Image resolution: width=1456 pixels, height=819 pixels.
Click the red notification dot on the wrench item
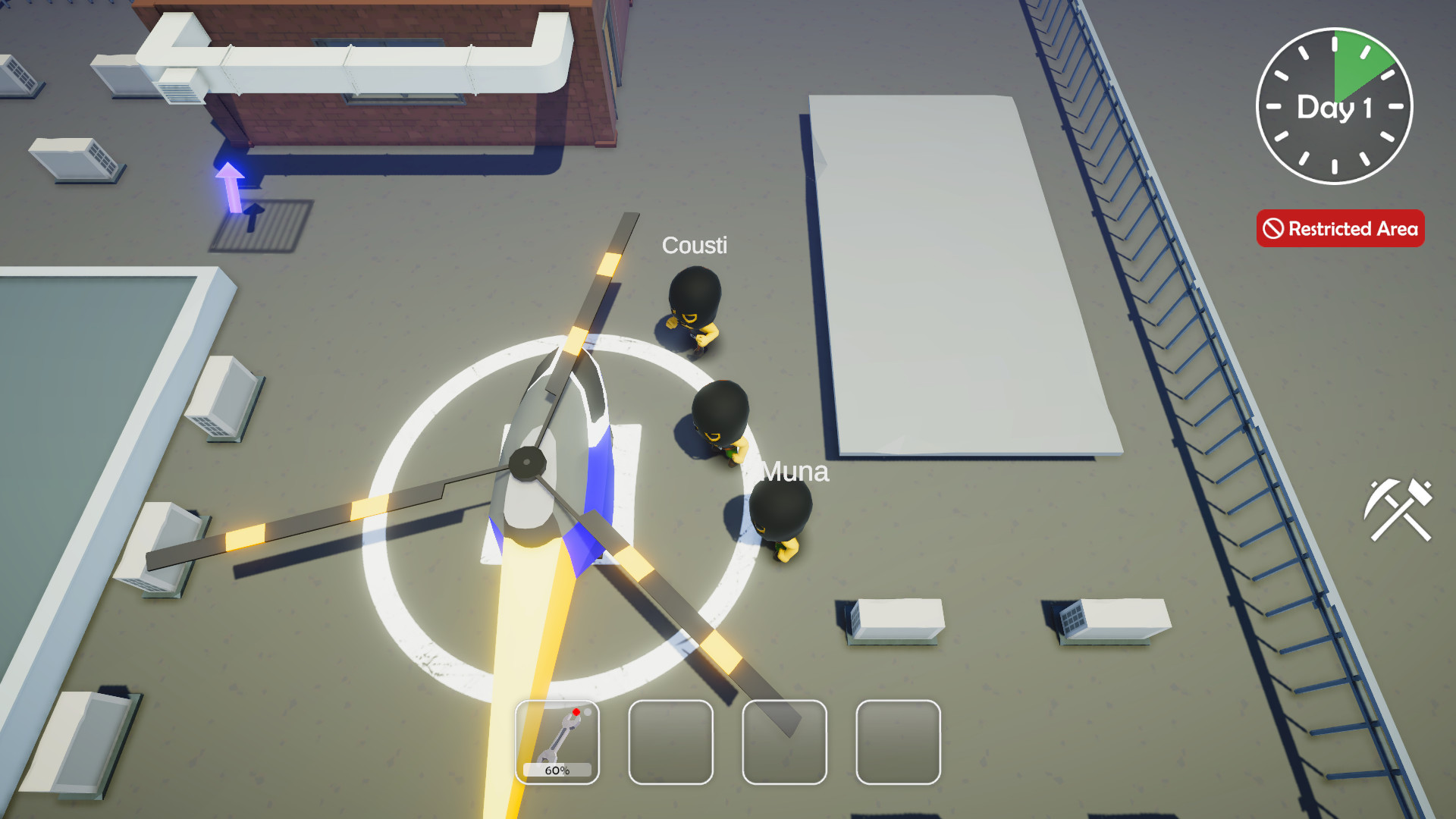(578, 711)
